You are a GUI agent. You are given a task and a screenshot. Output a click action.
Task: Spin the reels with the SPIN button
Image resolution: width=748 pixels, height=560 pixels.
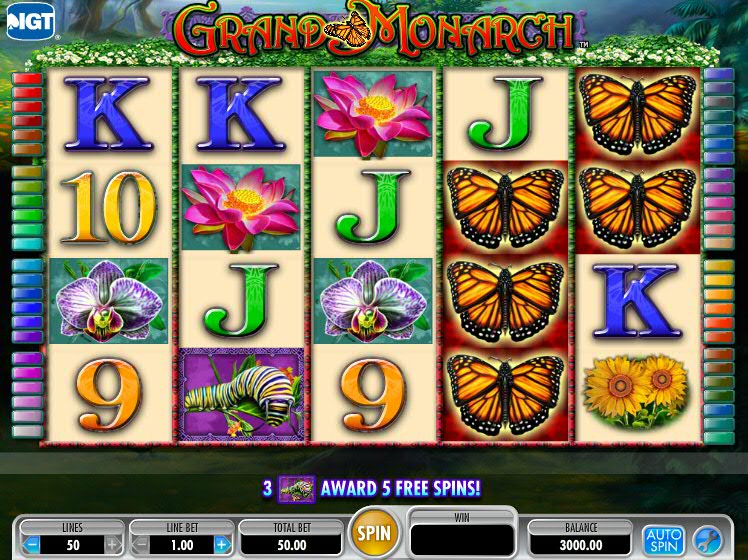(373, 531)
